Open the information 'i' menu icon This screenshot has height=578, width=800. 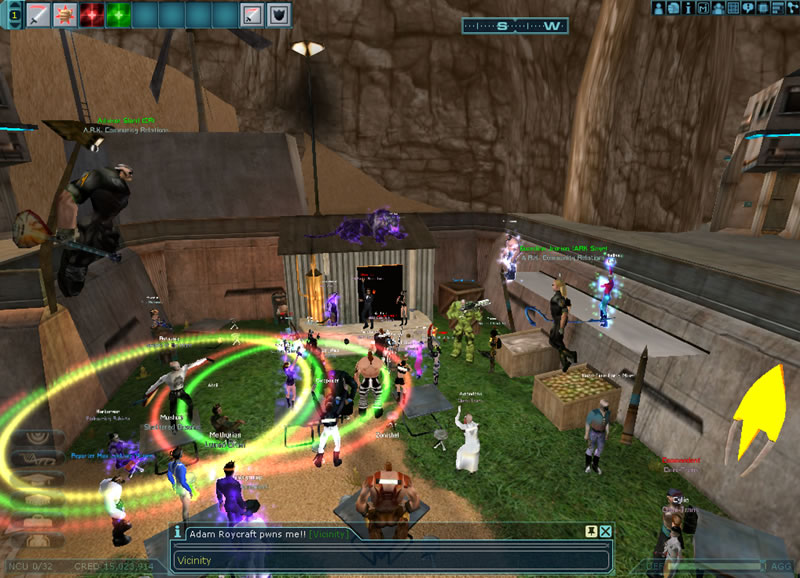[689, 8]
